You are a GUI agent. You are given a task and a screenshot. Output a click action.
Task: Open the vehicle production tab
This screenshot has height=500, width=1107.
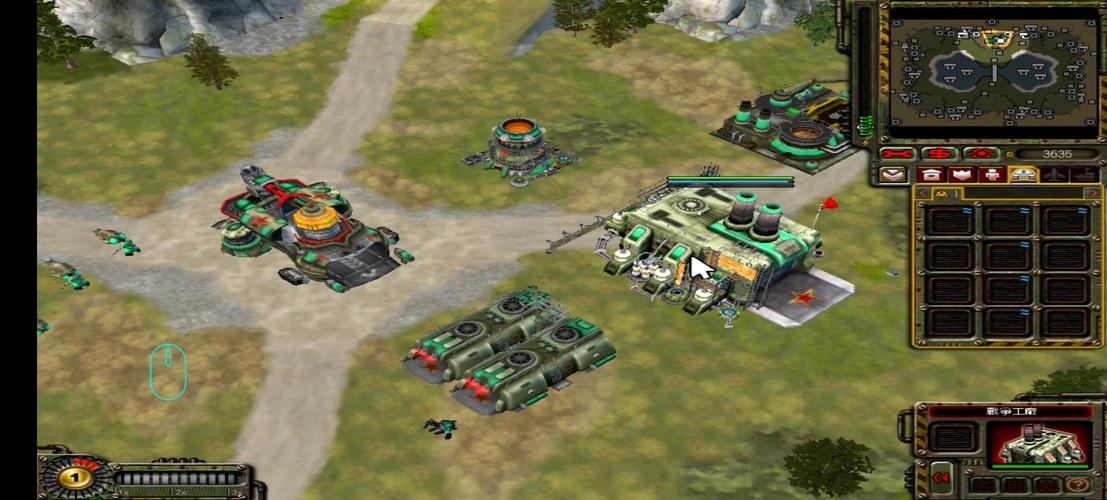1022,175
